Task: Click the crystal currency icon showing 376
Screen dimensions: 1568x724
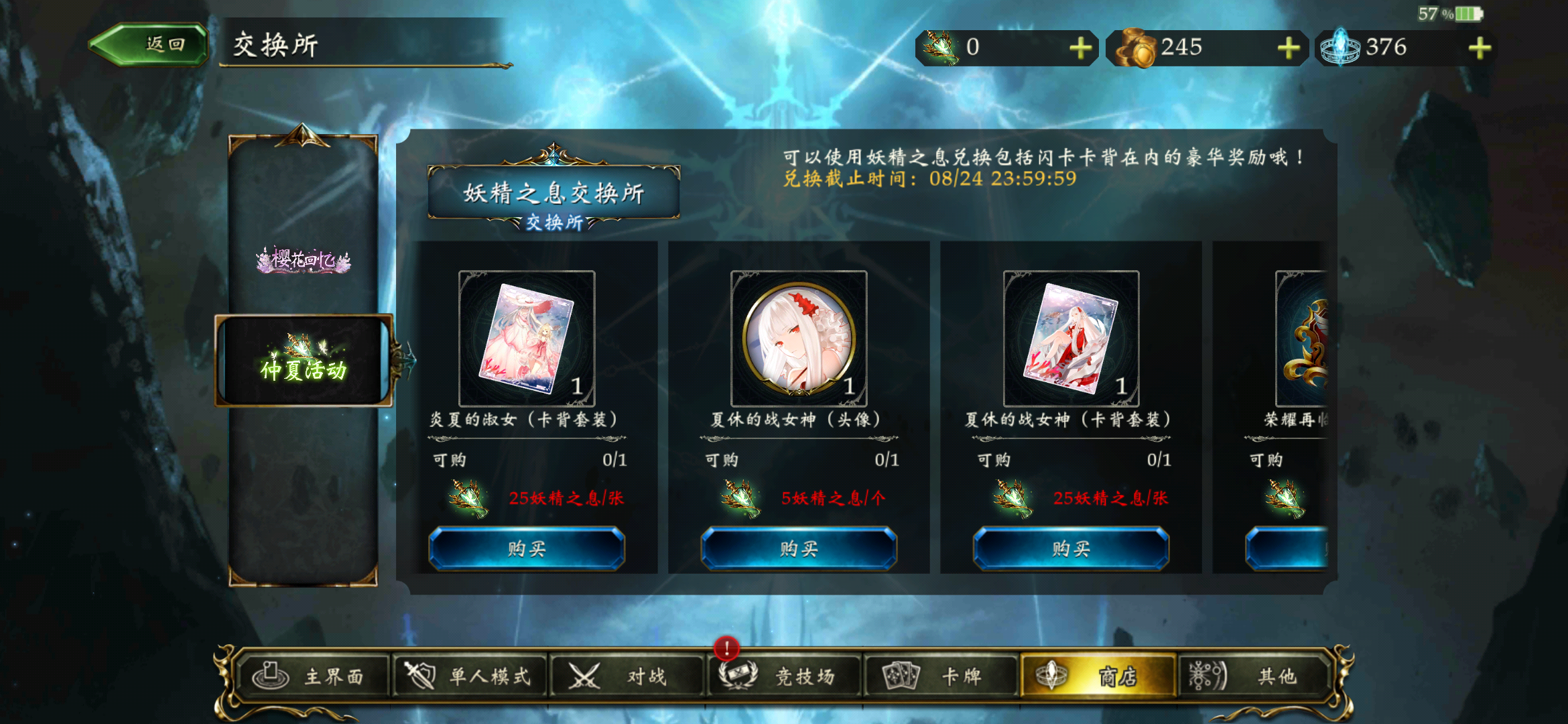Action: point(1340,47)
